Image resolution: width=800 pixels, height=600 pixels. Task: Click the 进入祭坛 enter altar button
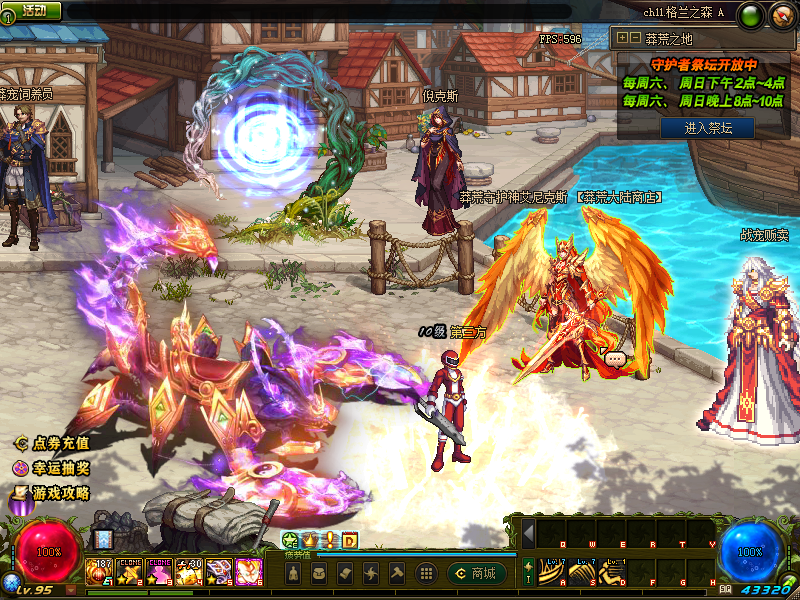706,128
